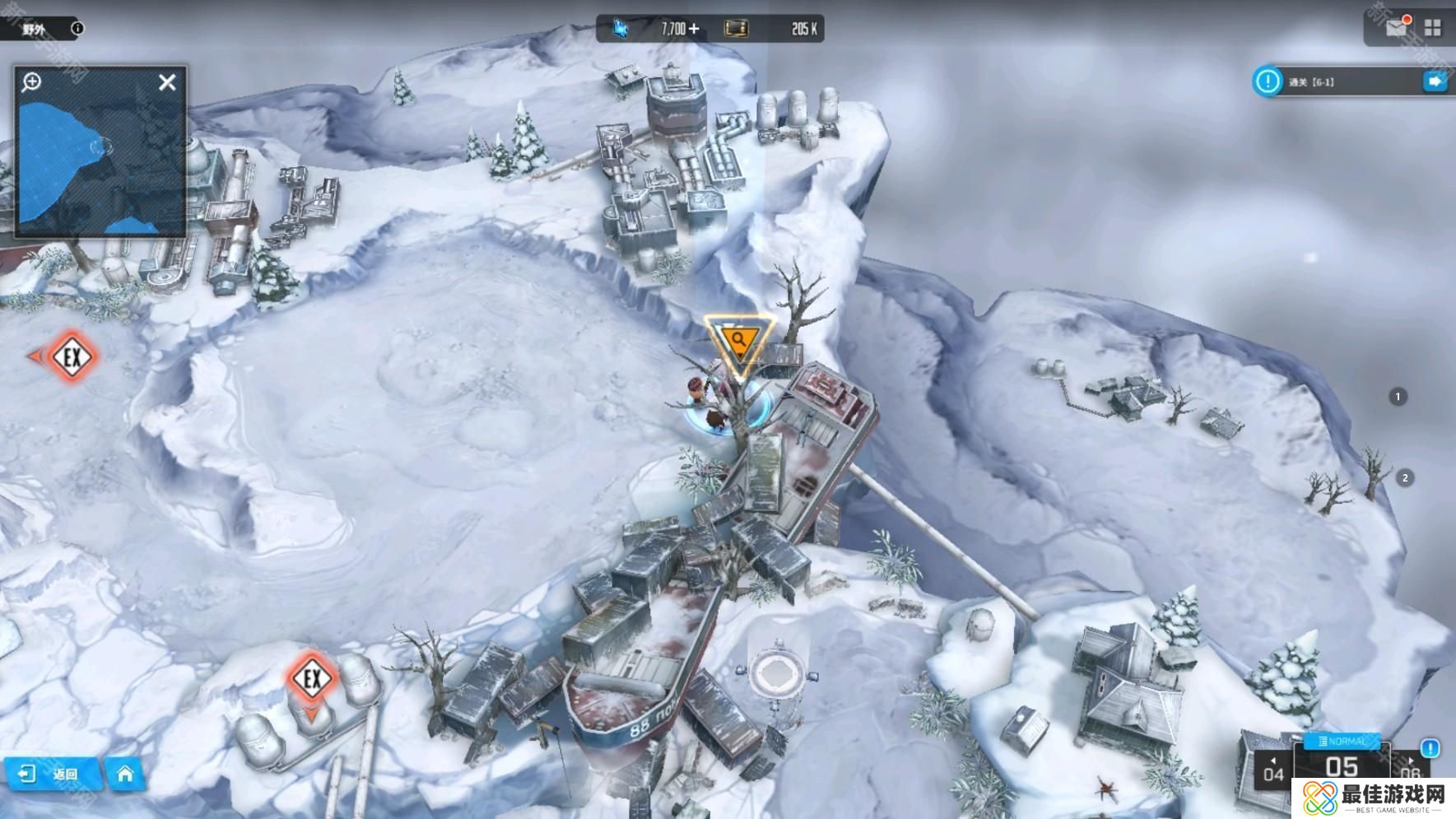The height and width of the screenshot is (819, 1456).
Task: Open the mailbox envelope icon
Action: (1396, 28)
